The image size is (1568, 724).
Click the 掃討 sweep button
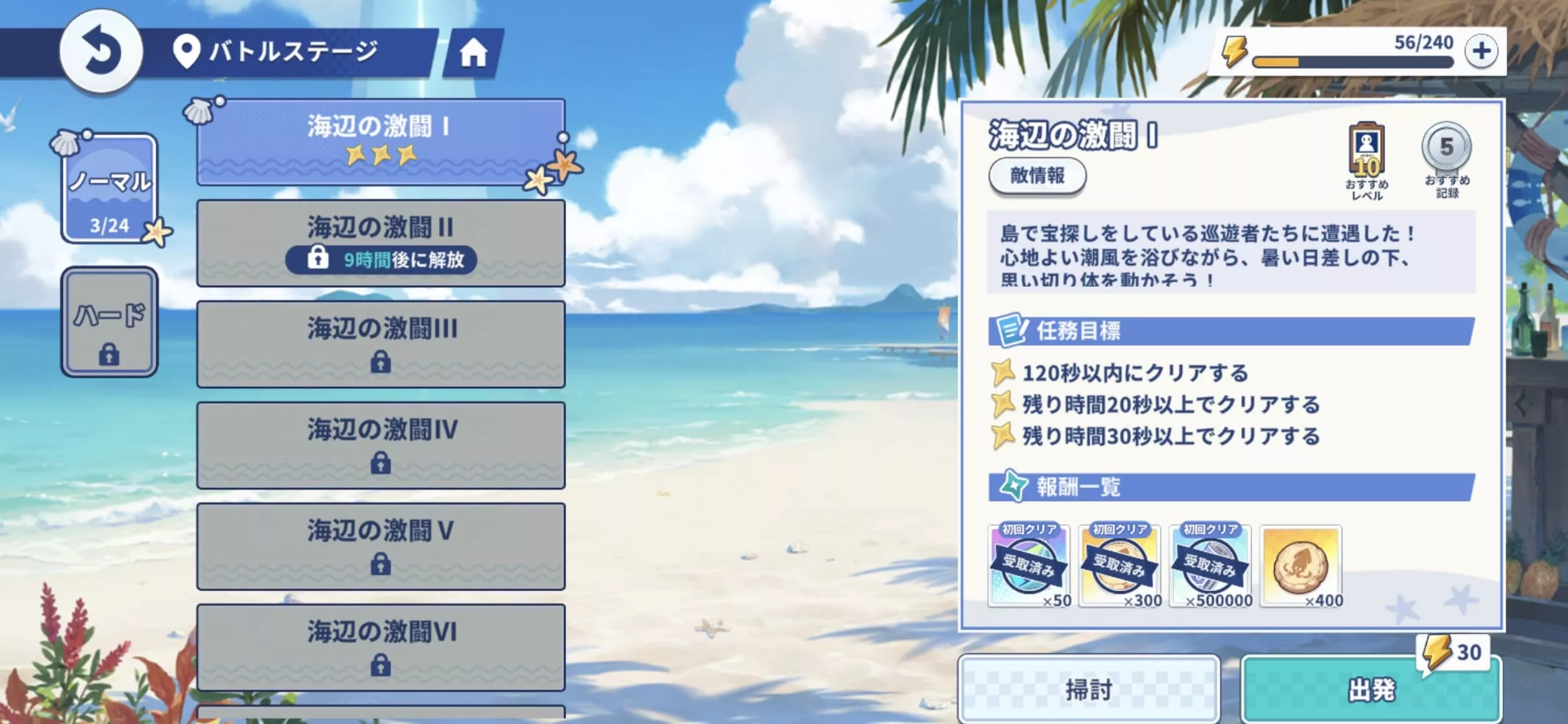tap(1089, 688)
